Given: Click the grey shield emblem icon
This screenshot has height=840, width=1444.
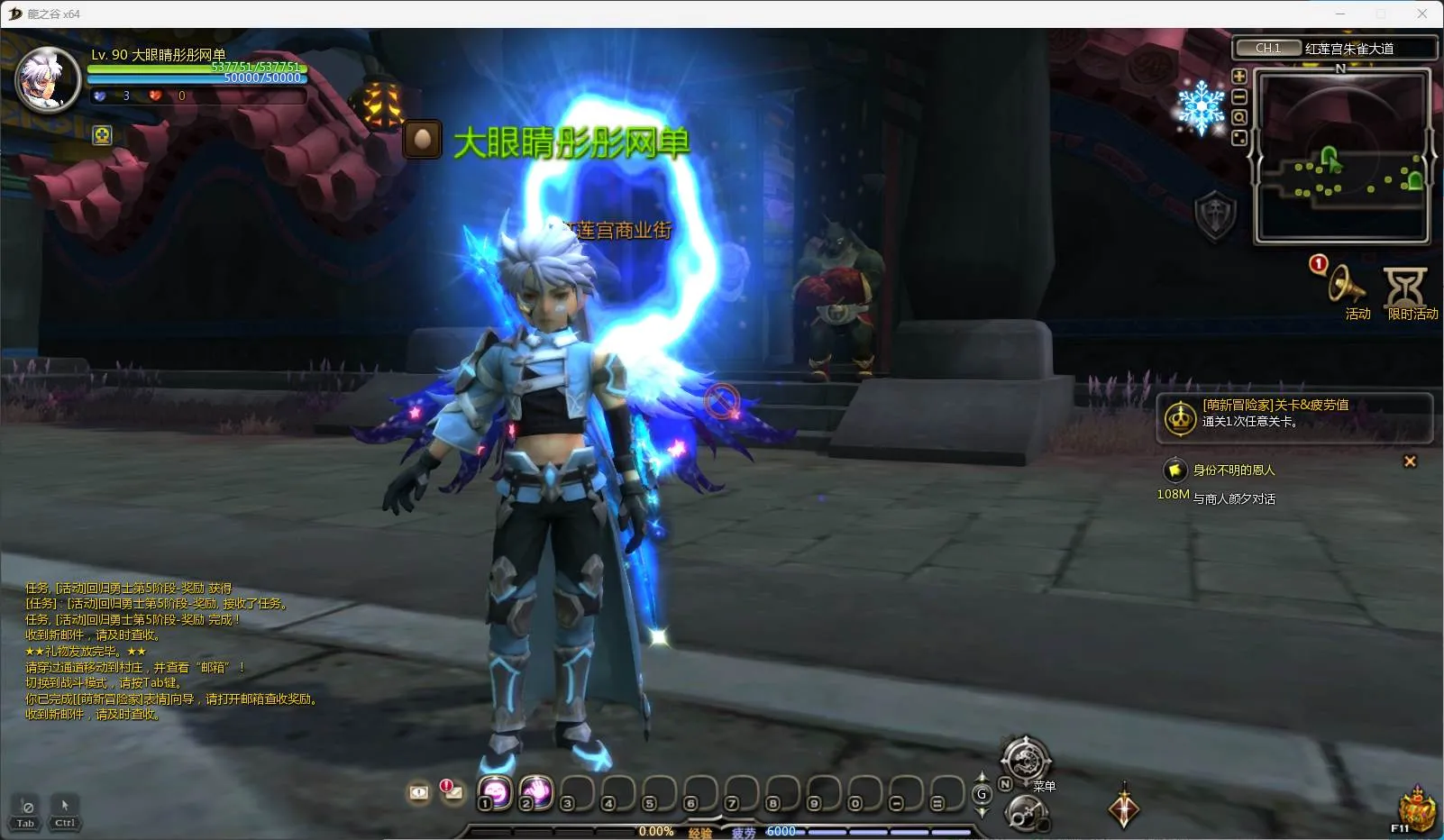Looking at the screenshot, I should click(1214, 216).
